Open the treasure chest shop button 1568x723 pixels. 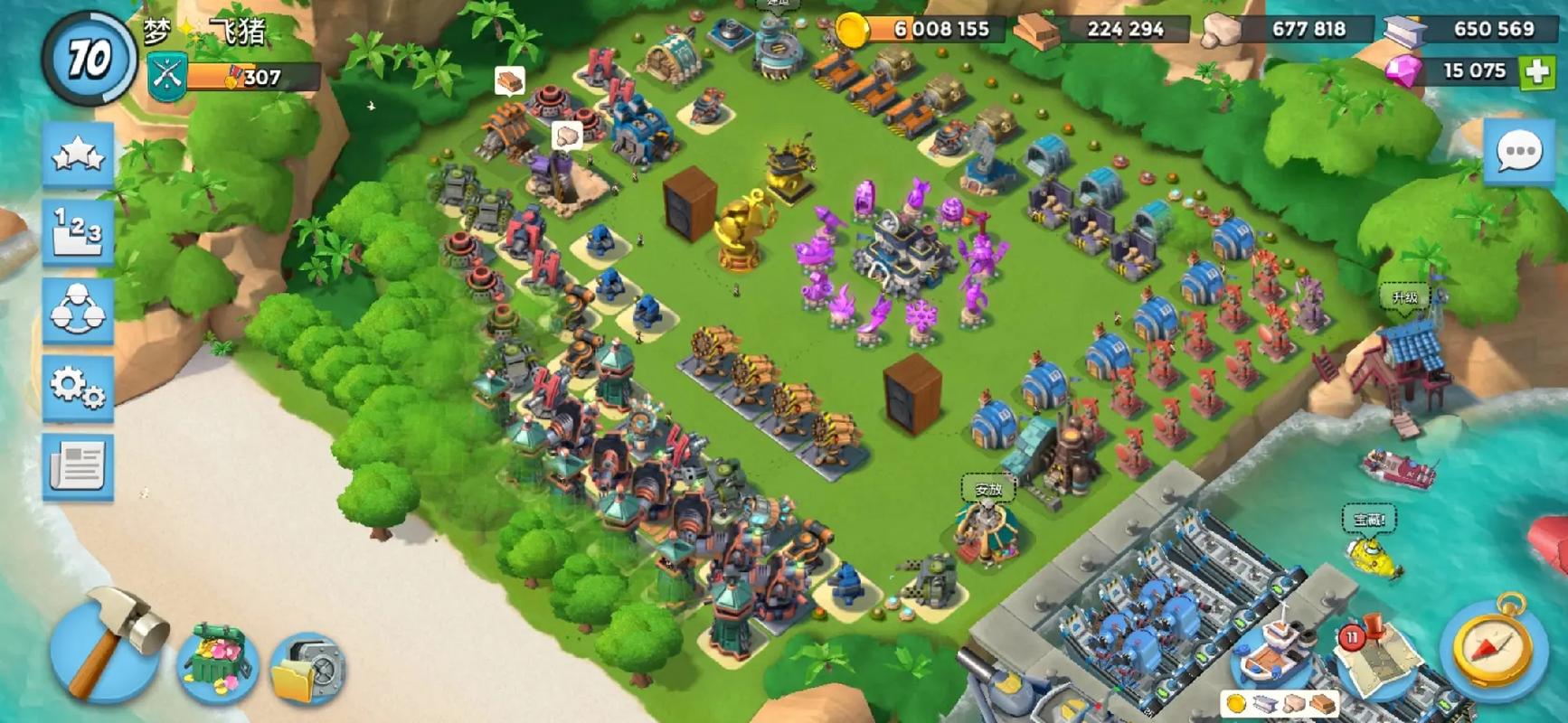pos(217,664)
